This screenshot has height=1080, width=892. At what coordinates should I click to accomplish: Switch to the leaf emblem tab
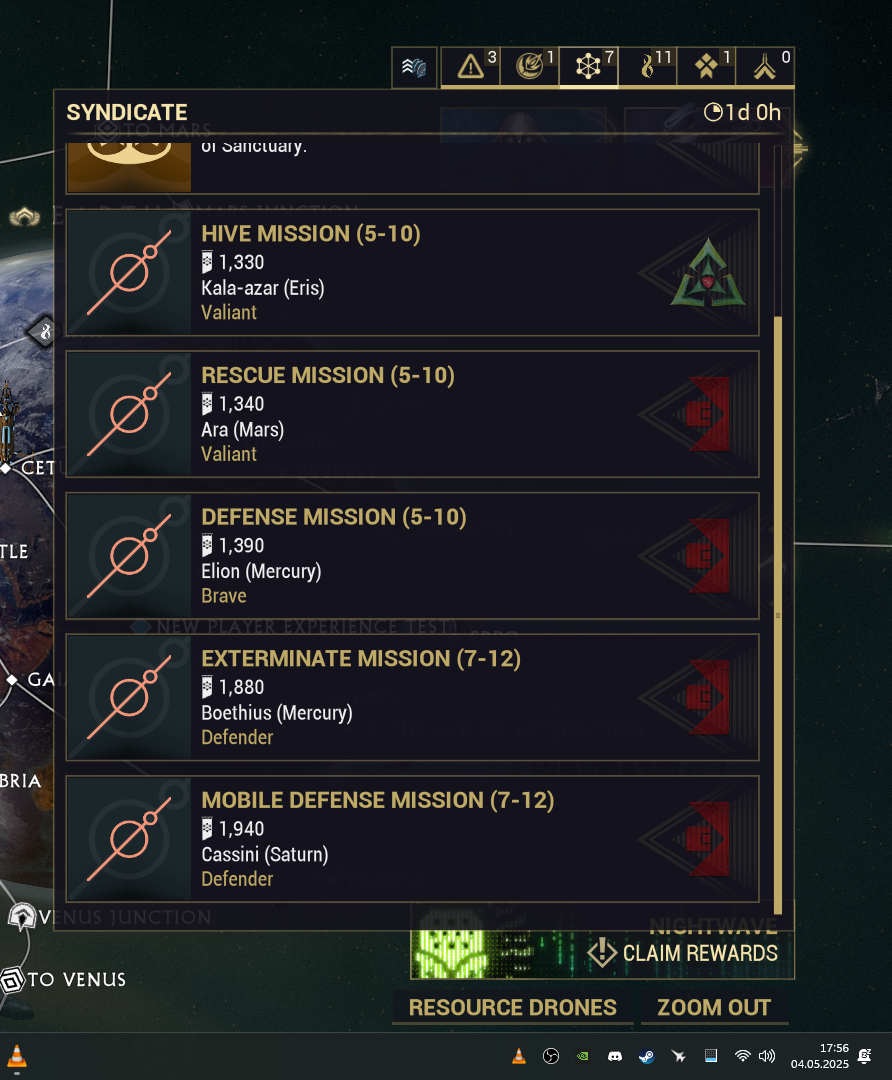[530, 67]
